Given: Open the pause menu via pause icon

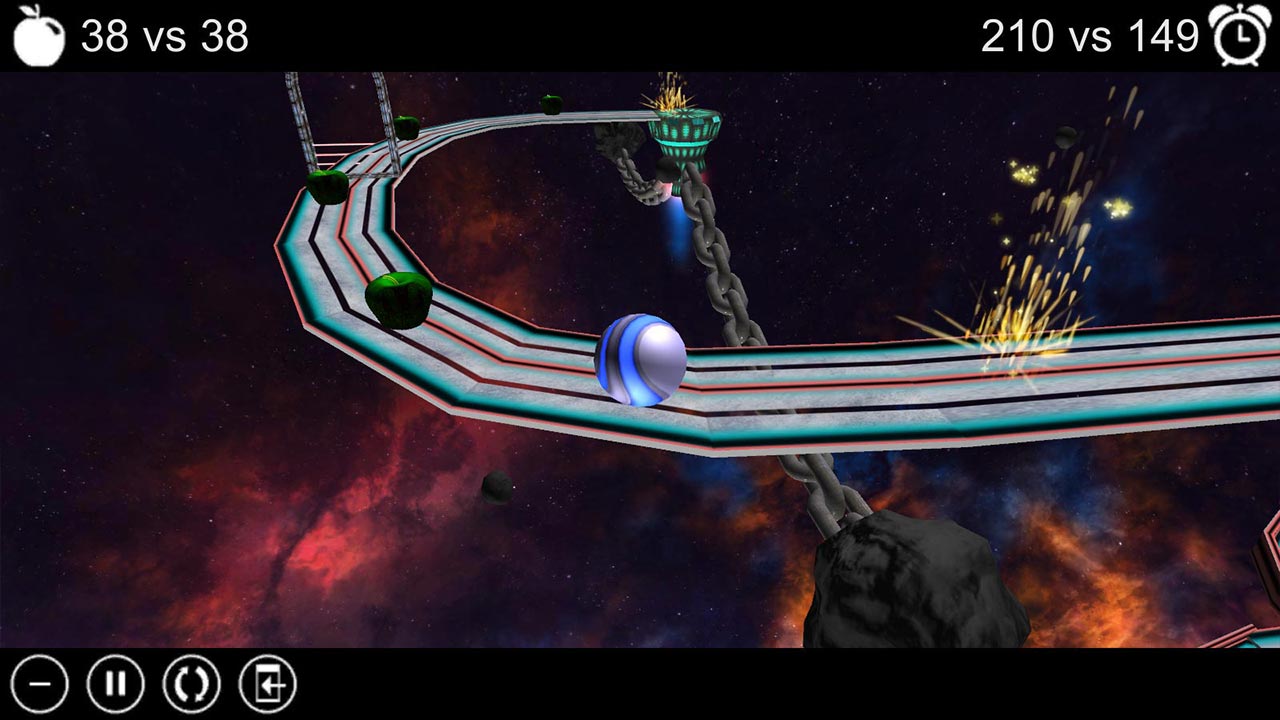Looking at the screenshot, I should (x=118, y=685).
